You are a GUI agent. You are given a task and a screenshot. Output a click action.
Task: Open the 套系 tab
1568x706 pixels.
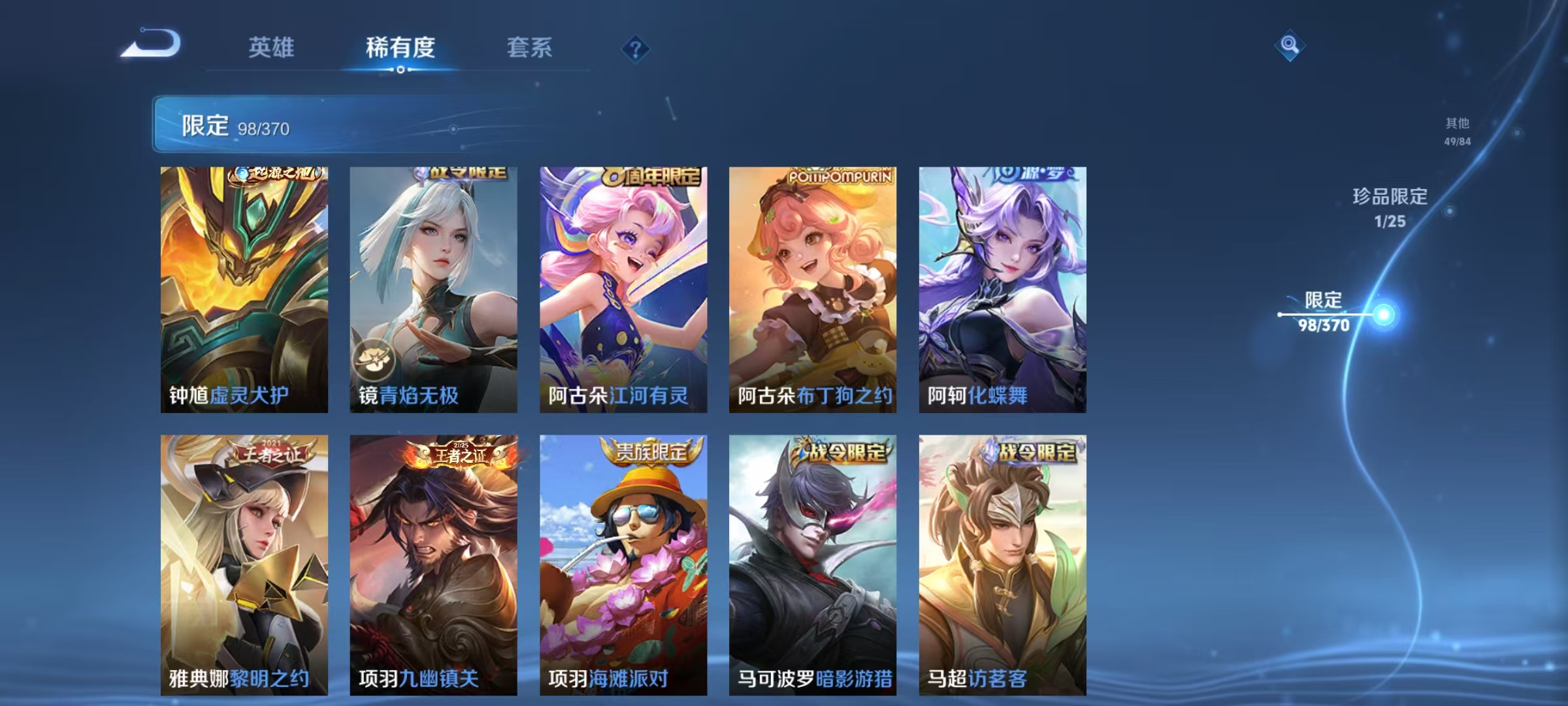[531, 47]
